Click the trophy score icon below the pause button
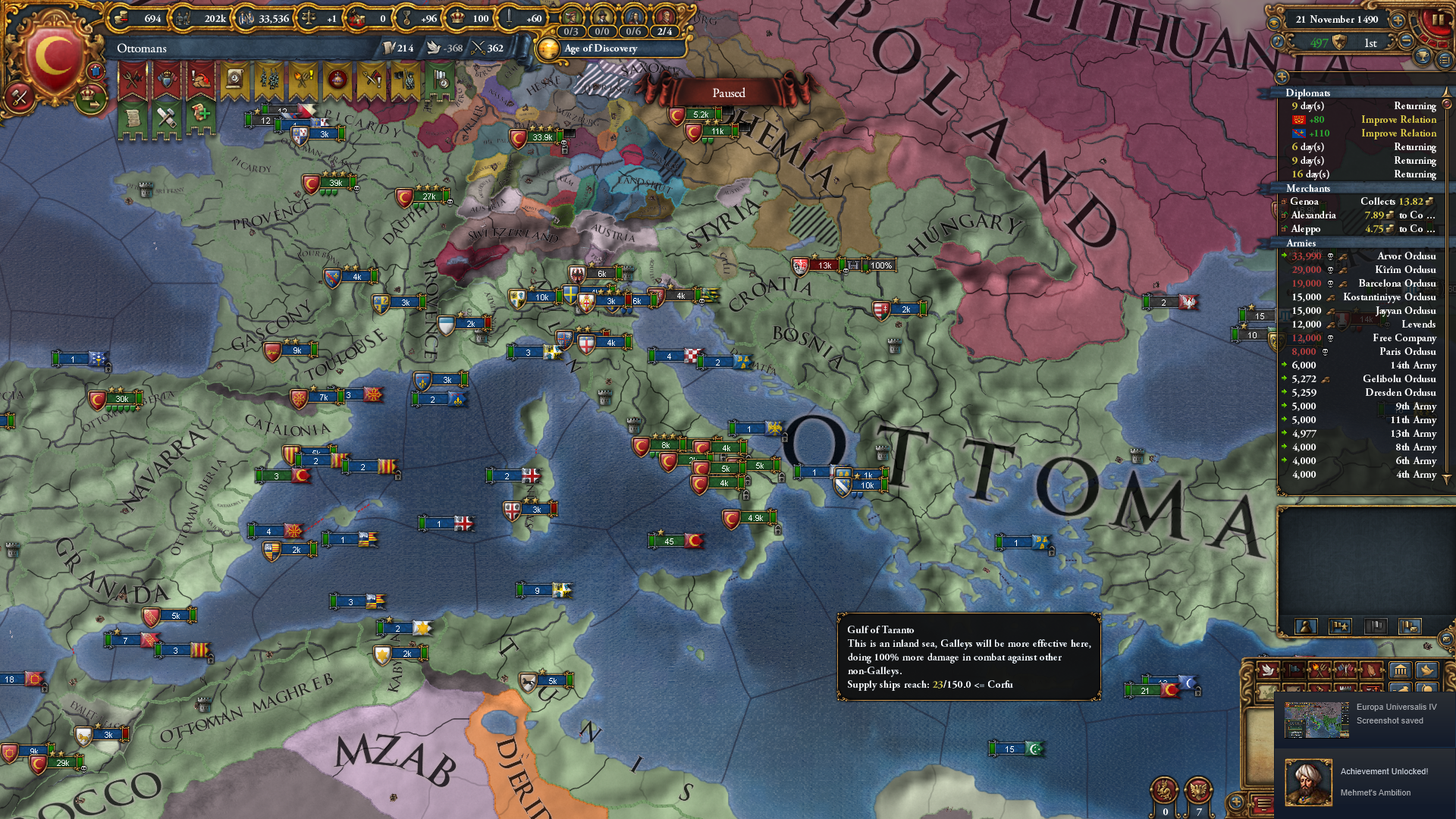Screen dimensions: 1456x819 click(1423, 56)
